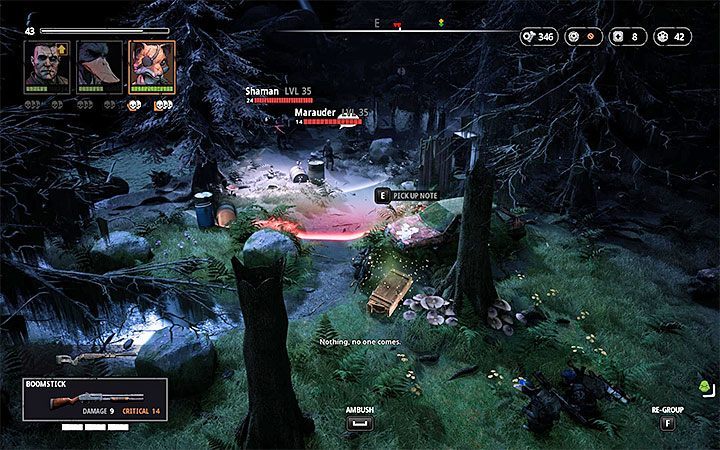
Task: Select the highlighted boar character portrait
Action: (152, 67)
